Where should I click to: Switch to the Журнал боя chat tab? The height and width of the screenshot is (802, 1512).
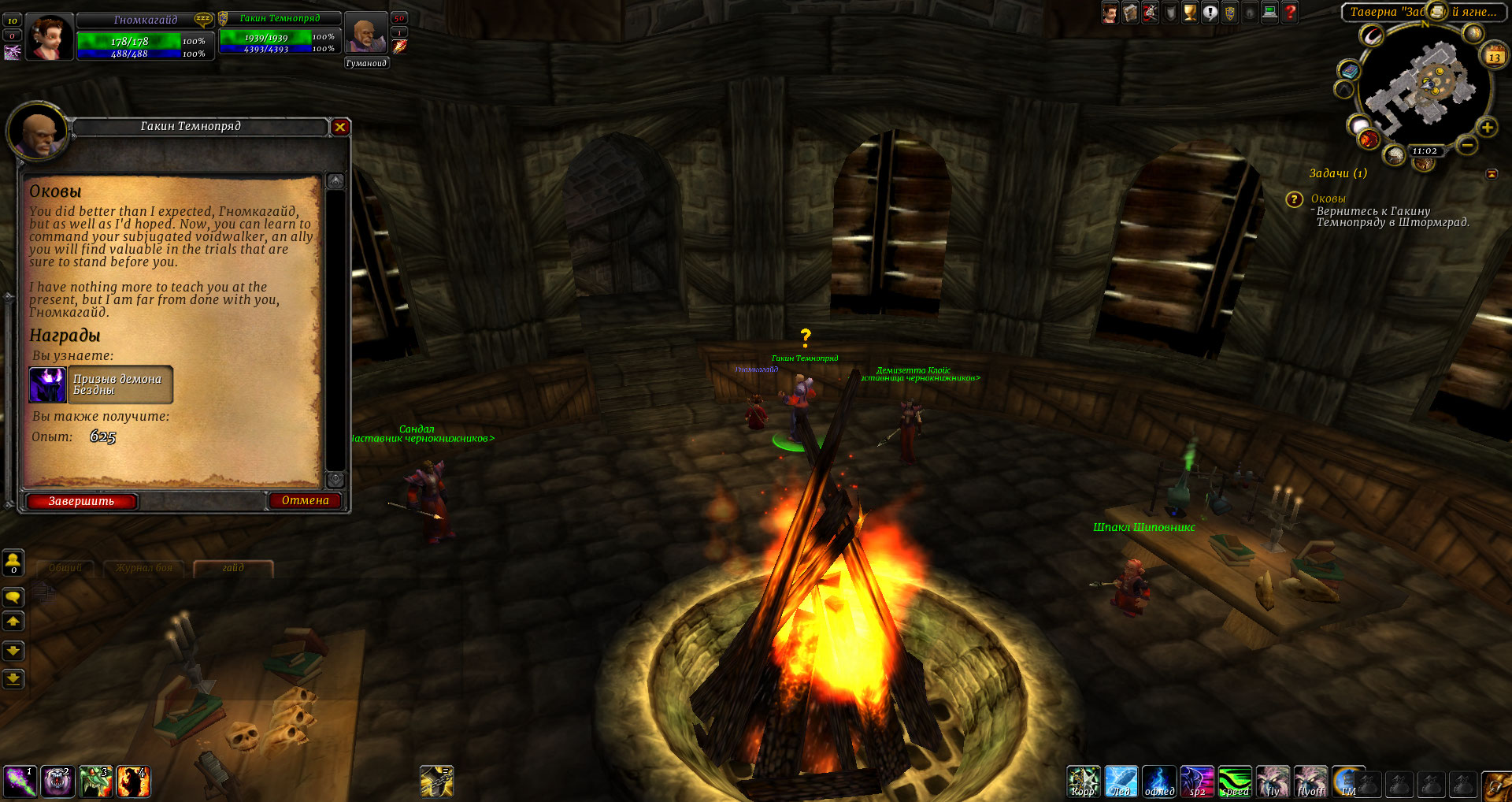click(x=143, y=568)
